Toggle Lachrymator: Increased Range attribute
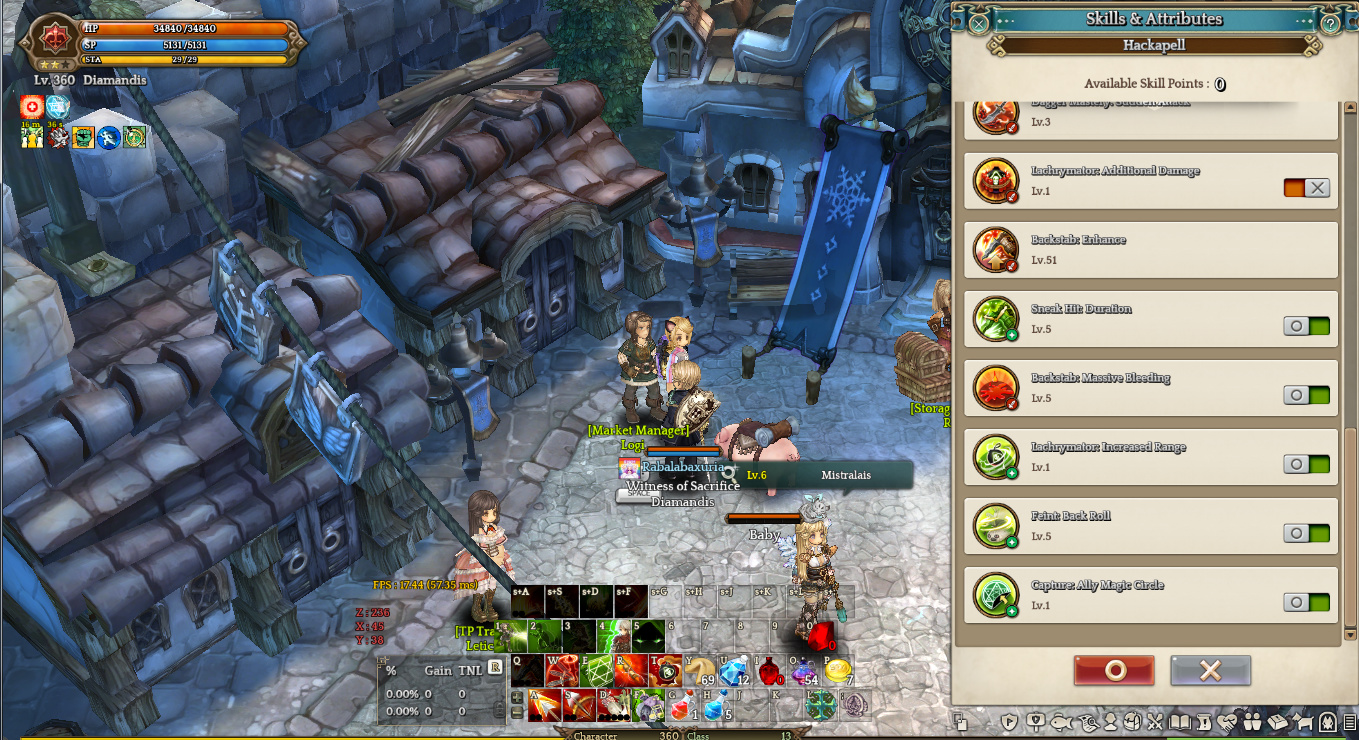 coord(1306,464)
